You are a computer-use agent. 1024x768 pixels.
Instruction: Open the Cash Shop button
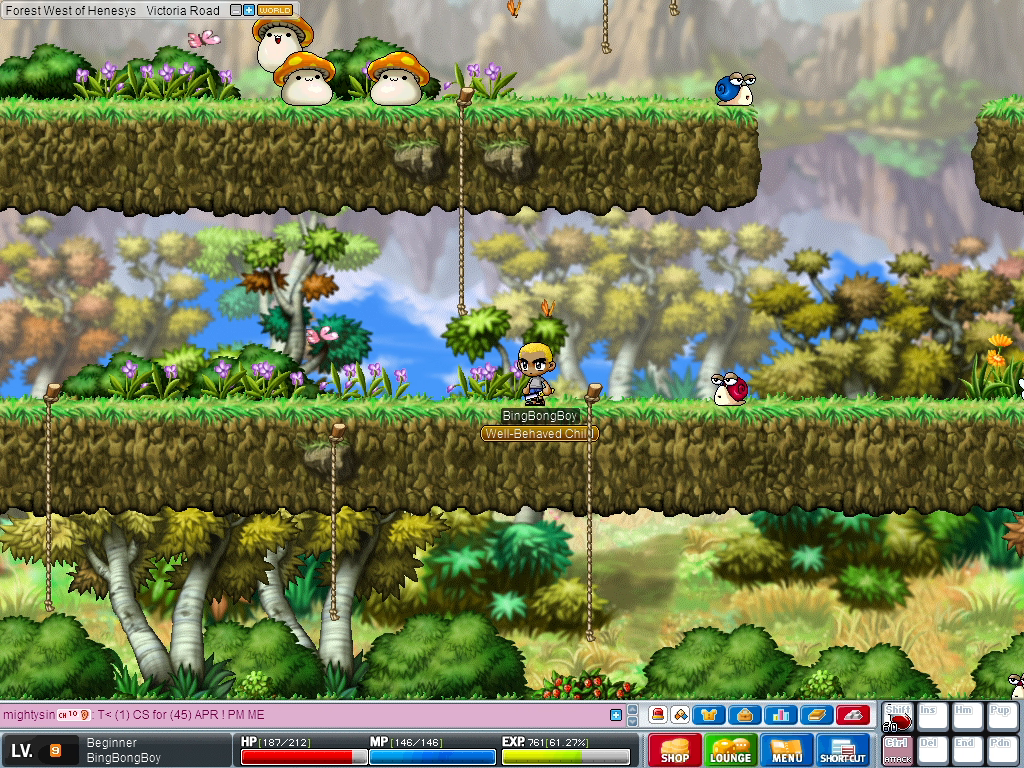[x=675, y=750]
